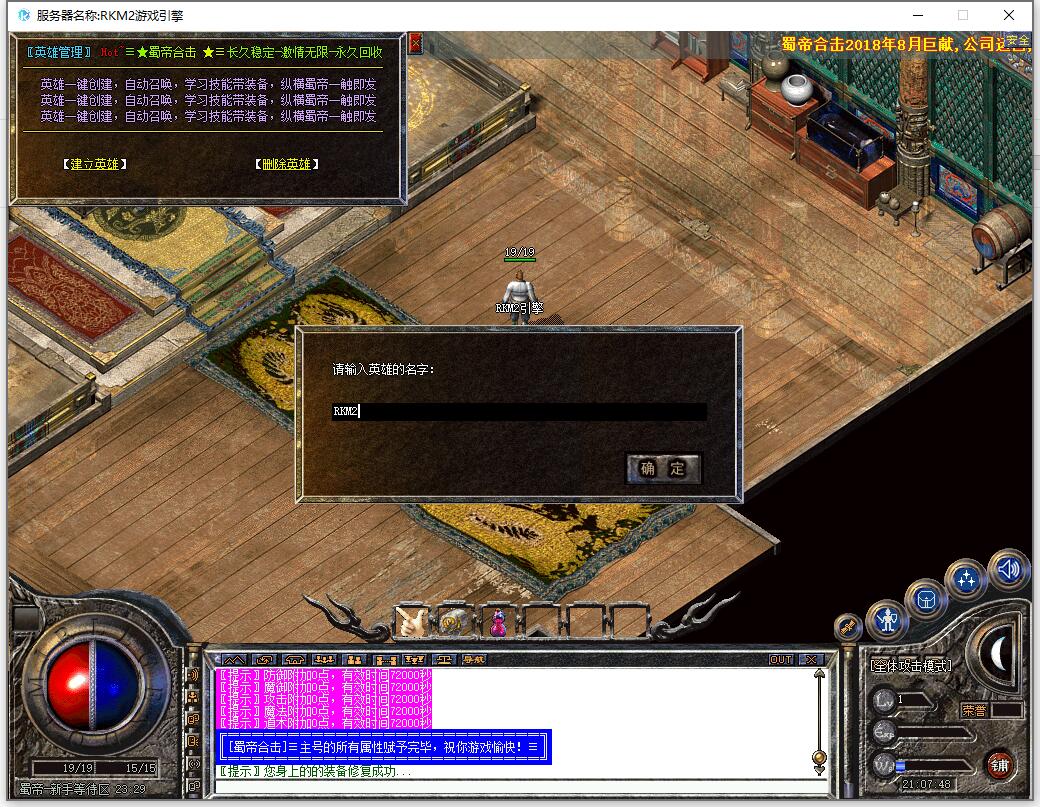Close the game window

pos(1010,15)
